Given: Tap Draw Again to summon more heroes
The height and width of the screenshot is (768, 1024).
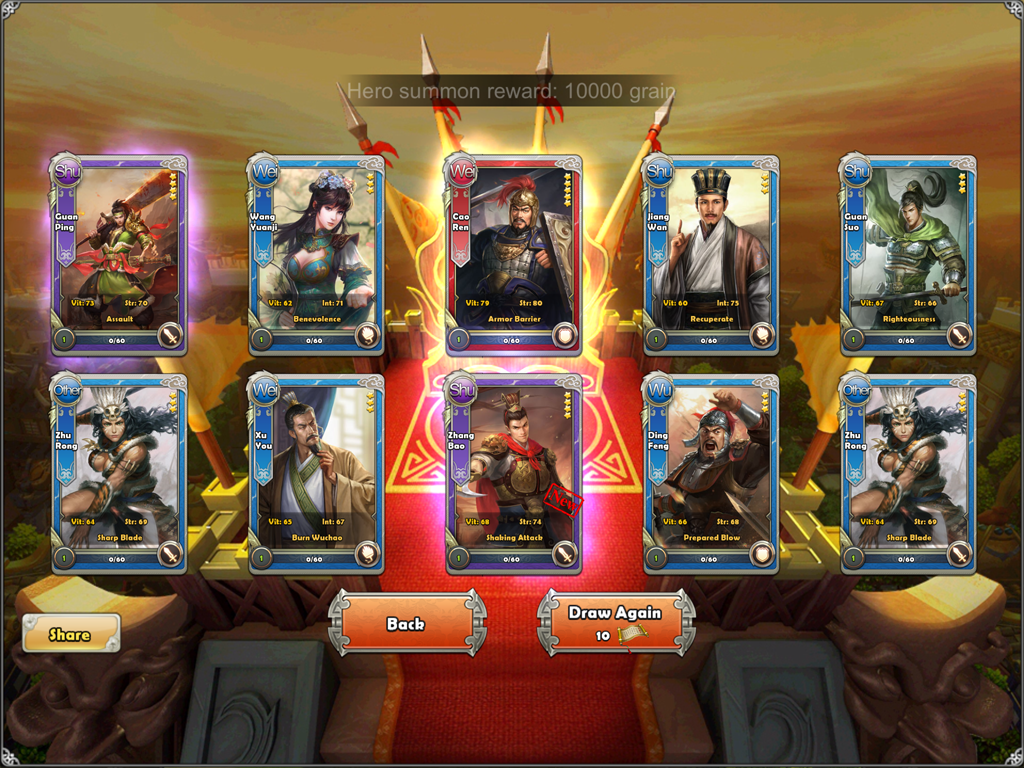Looking at the screenshot, I should [x=616, y=623].
